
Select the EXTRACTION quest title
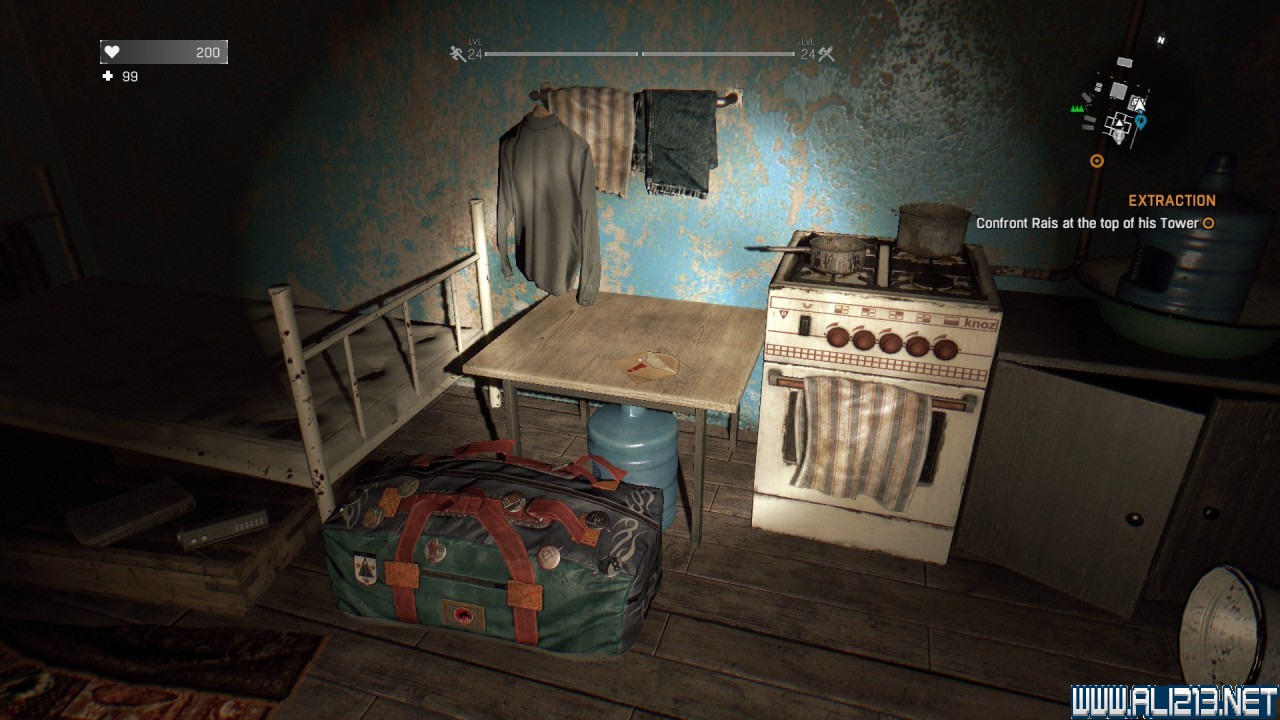[x=1171, y=201]
